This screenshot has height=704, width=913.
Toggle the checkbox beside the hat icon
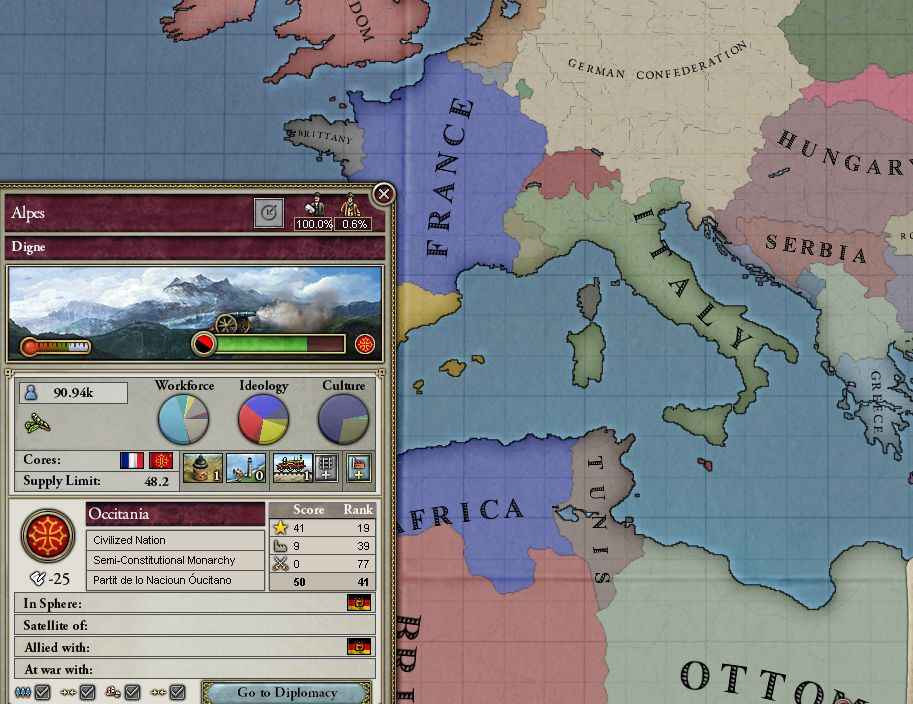pos(132,692)
